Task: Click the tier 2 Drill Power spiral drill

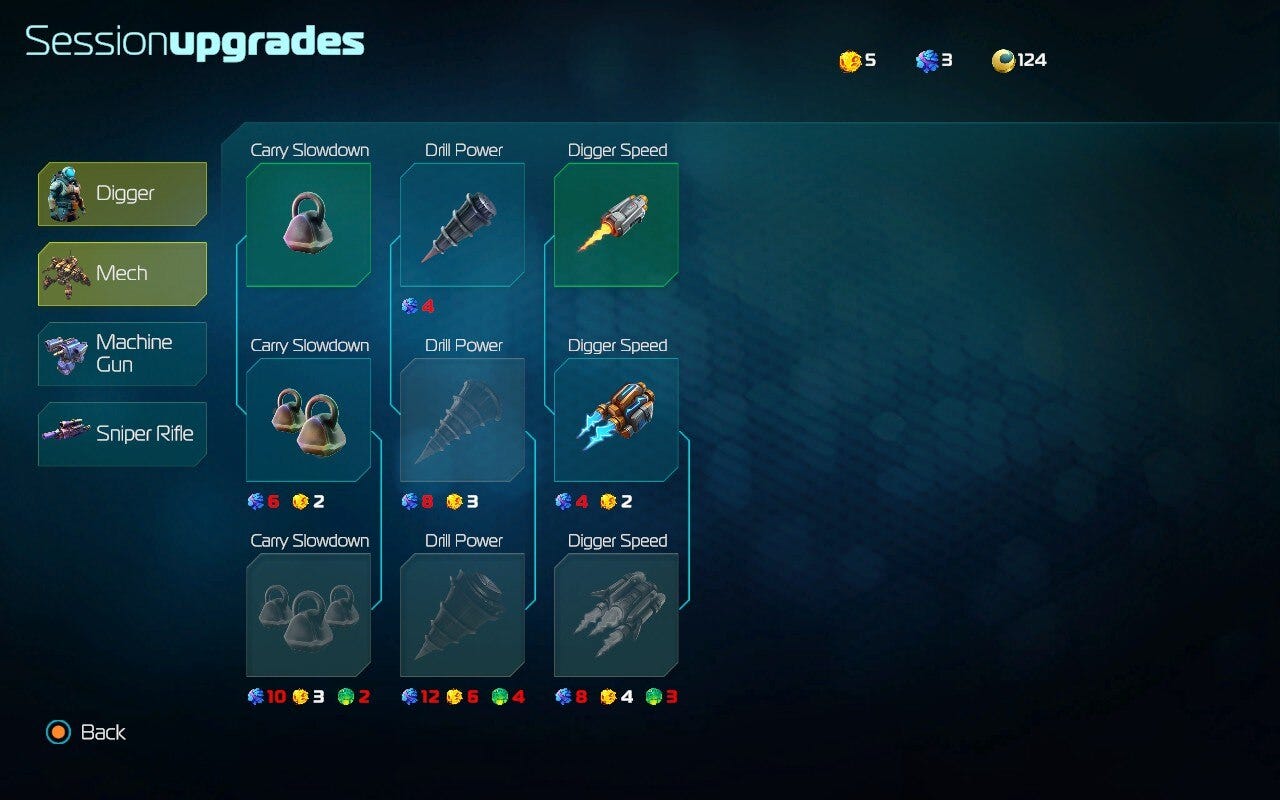Action: 462,419
